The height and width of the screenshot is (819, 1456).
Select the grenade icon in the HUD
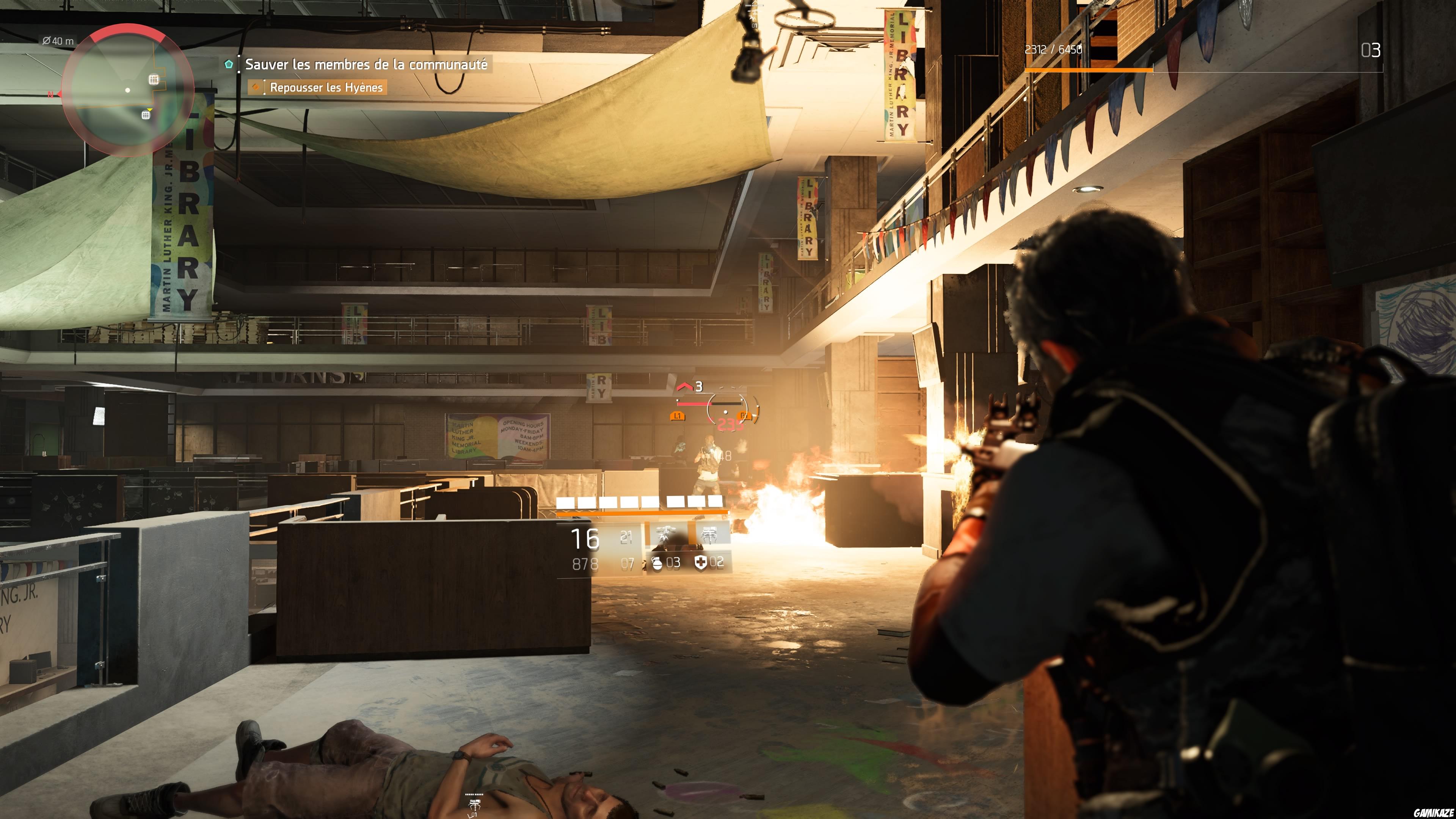pyautogui.click(x=657, y=565)
